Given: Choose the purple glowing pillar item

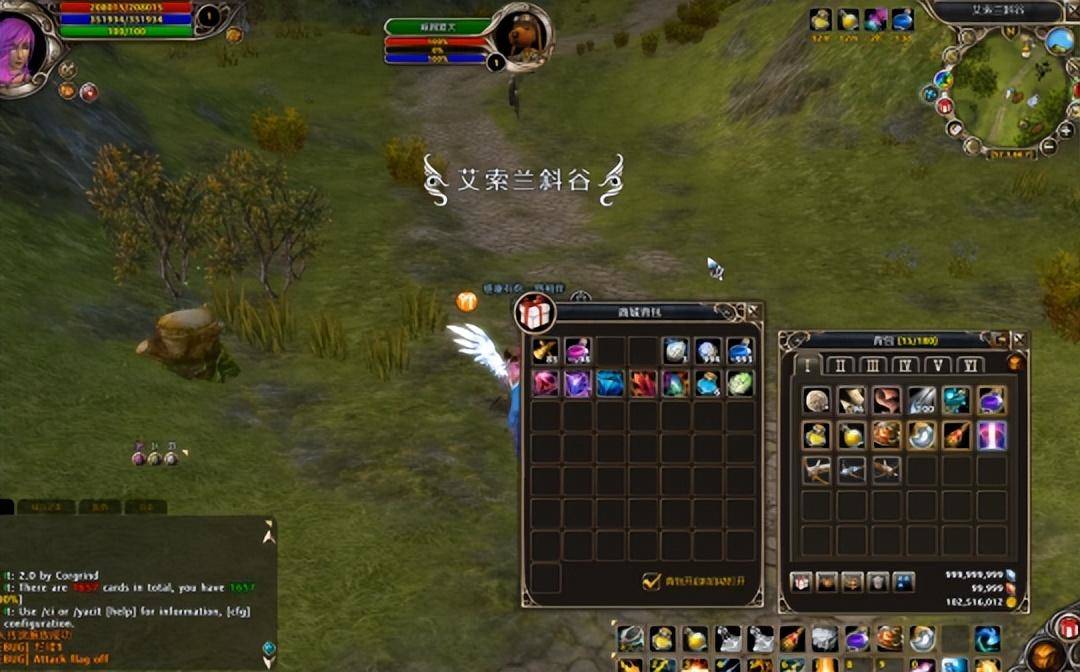Looking at the screenshot, I should coord(991,435).
